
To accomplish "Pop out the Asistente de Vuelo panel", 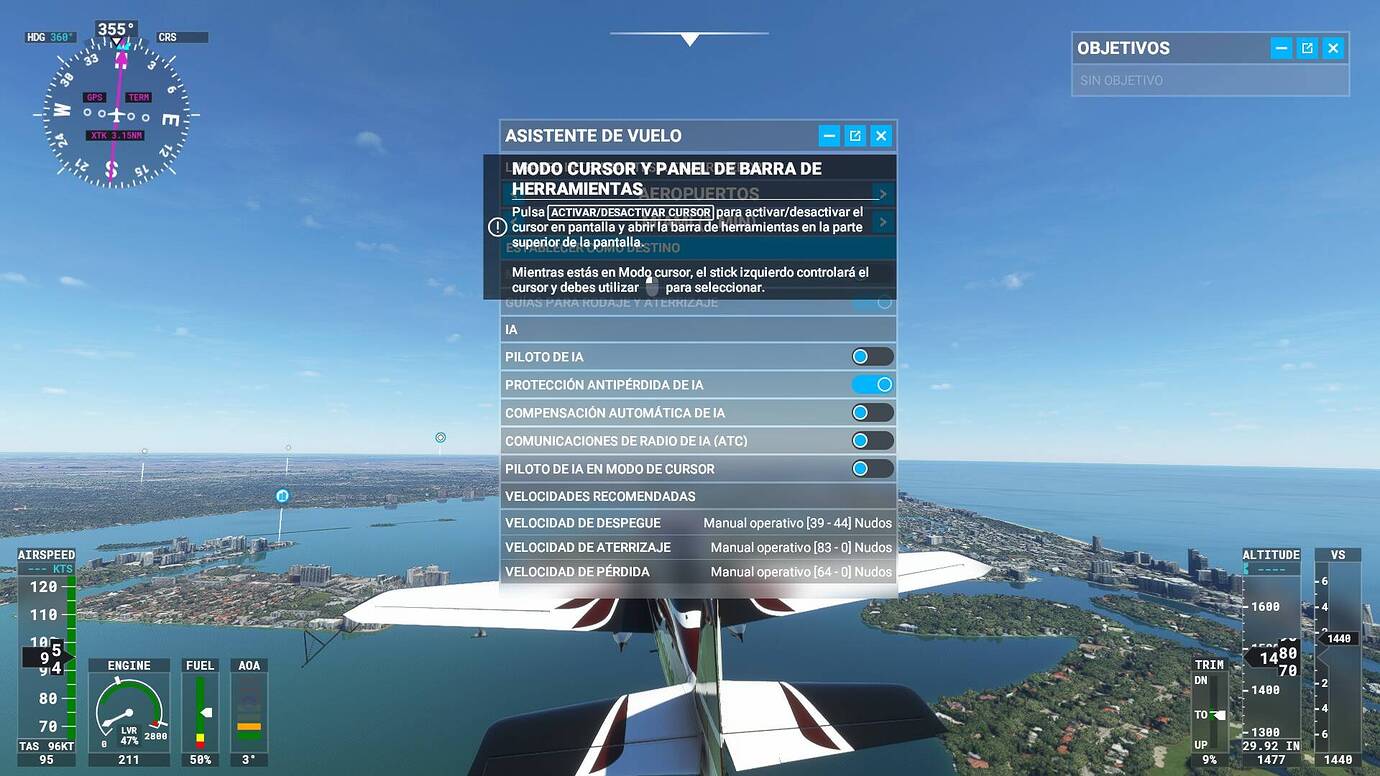I will click(x=855, y=135).
